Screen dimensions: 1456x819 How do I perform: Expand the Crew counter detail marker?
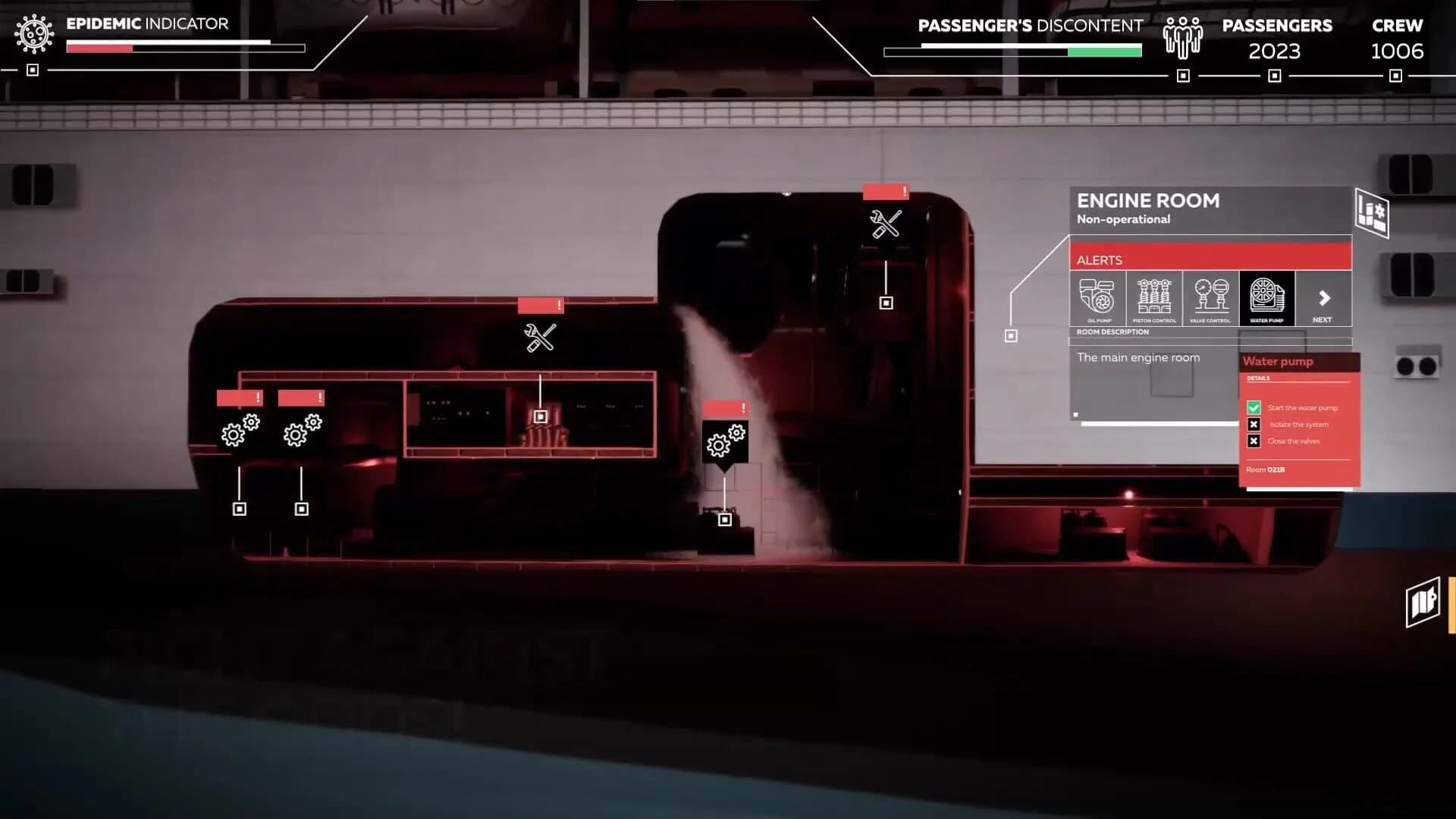coord(1395,75)
